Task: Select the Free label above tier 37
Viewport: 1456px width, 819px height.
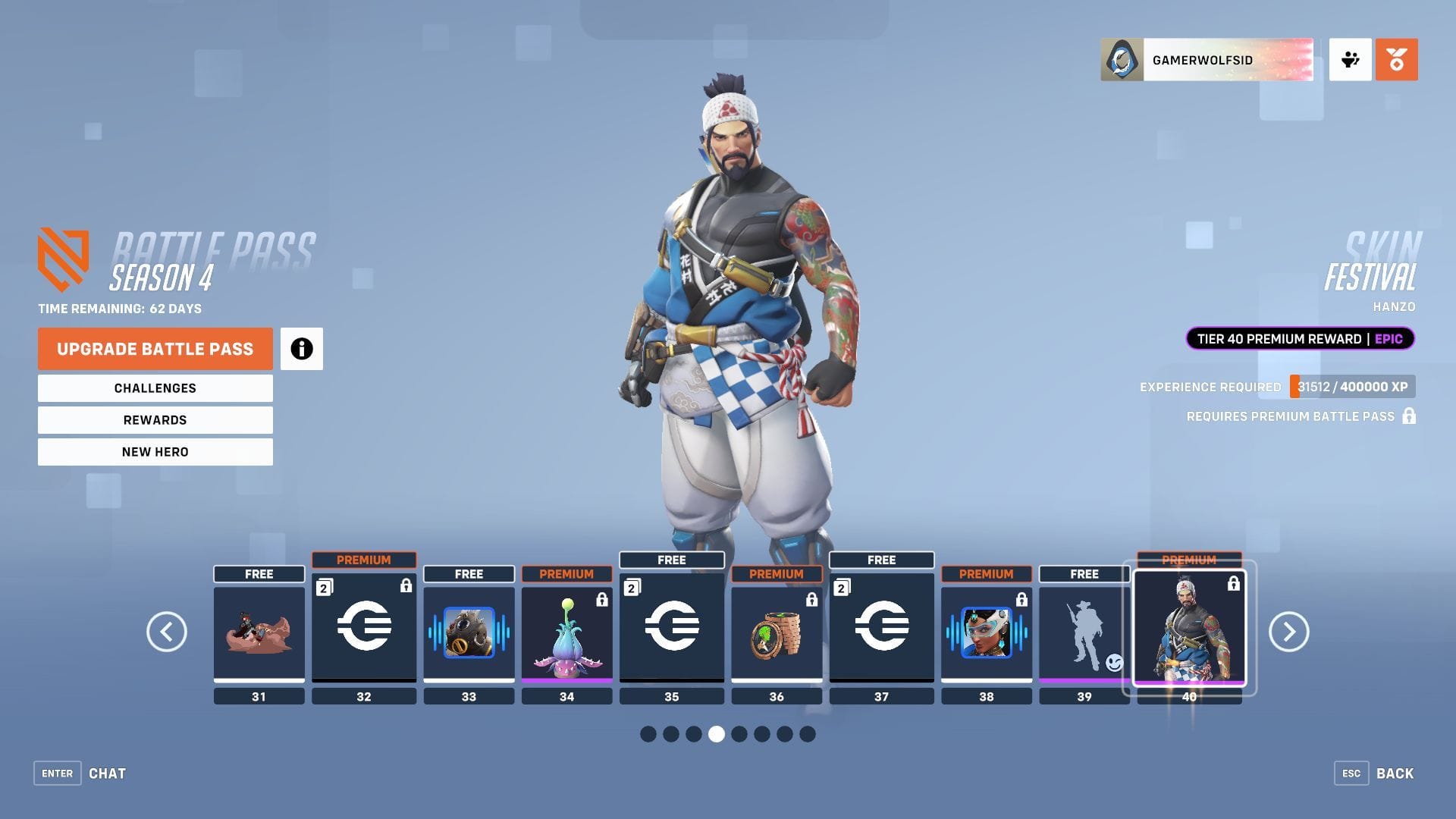Action: [881, 560]
